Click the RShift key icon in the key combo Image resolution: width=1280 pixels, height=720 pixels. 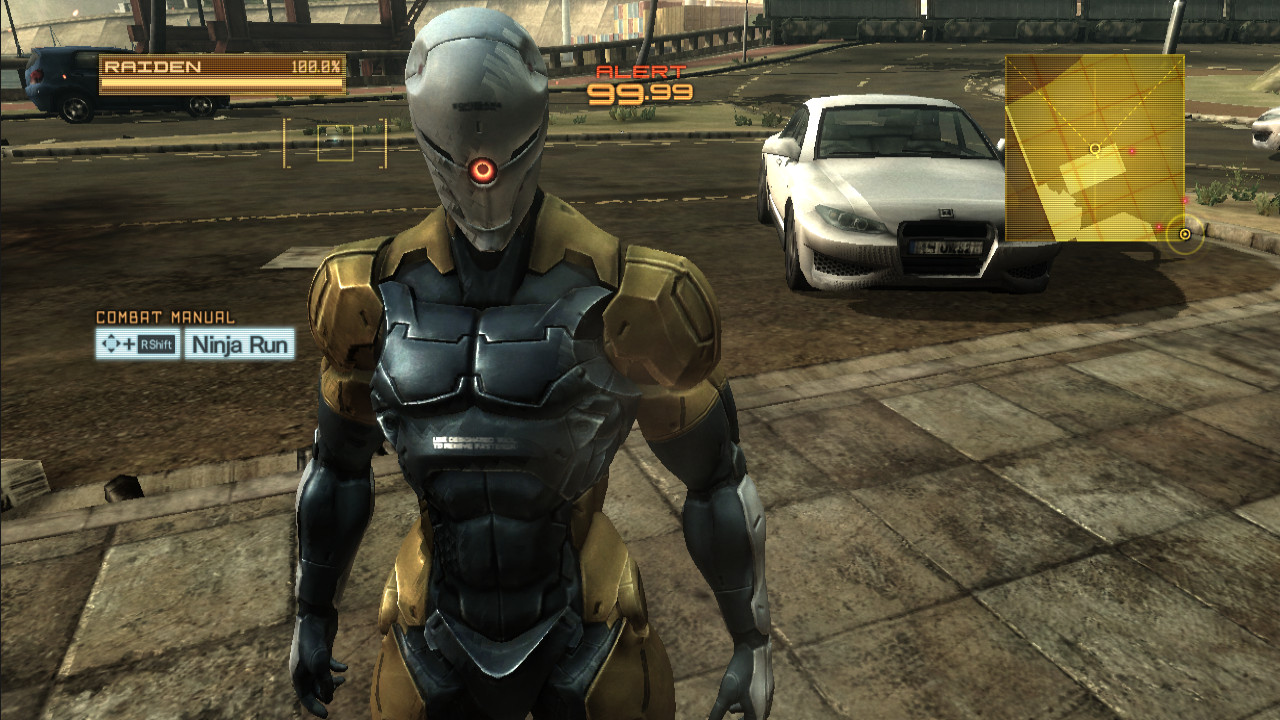click(x=156, y=344)
